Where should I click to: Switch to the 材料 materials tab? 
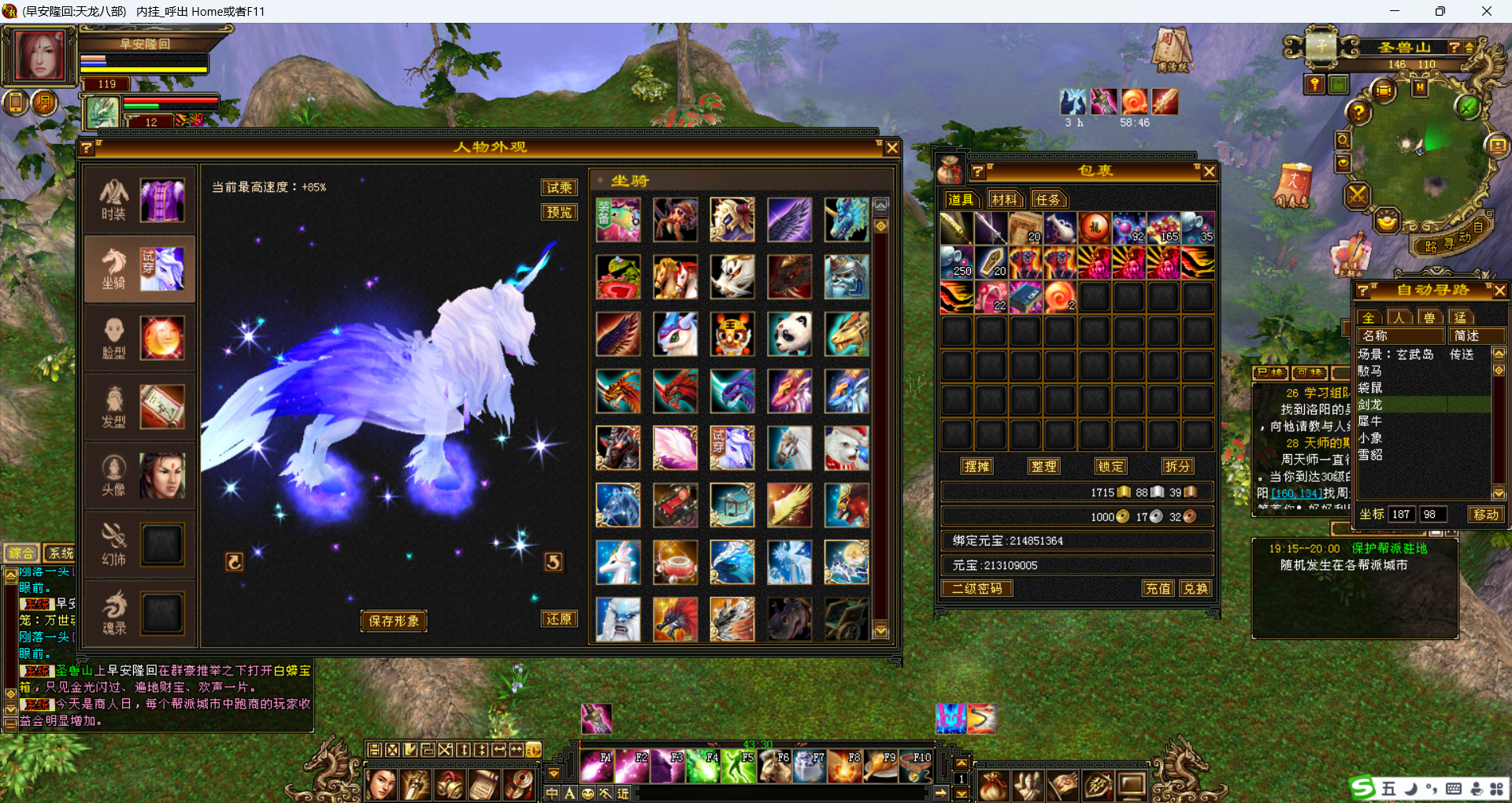[x=1004, y=200]
